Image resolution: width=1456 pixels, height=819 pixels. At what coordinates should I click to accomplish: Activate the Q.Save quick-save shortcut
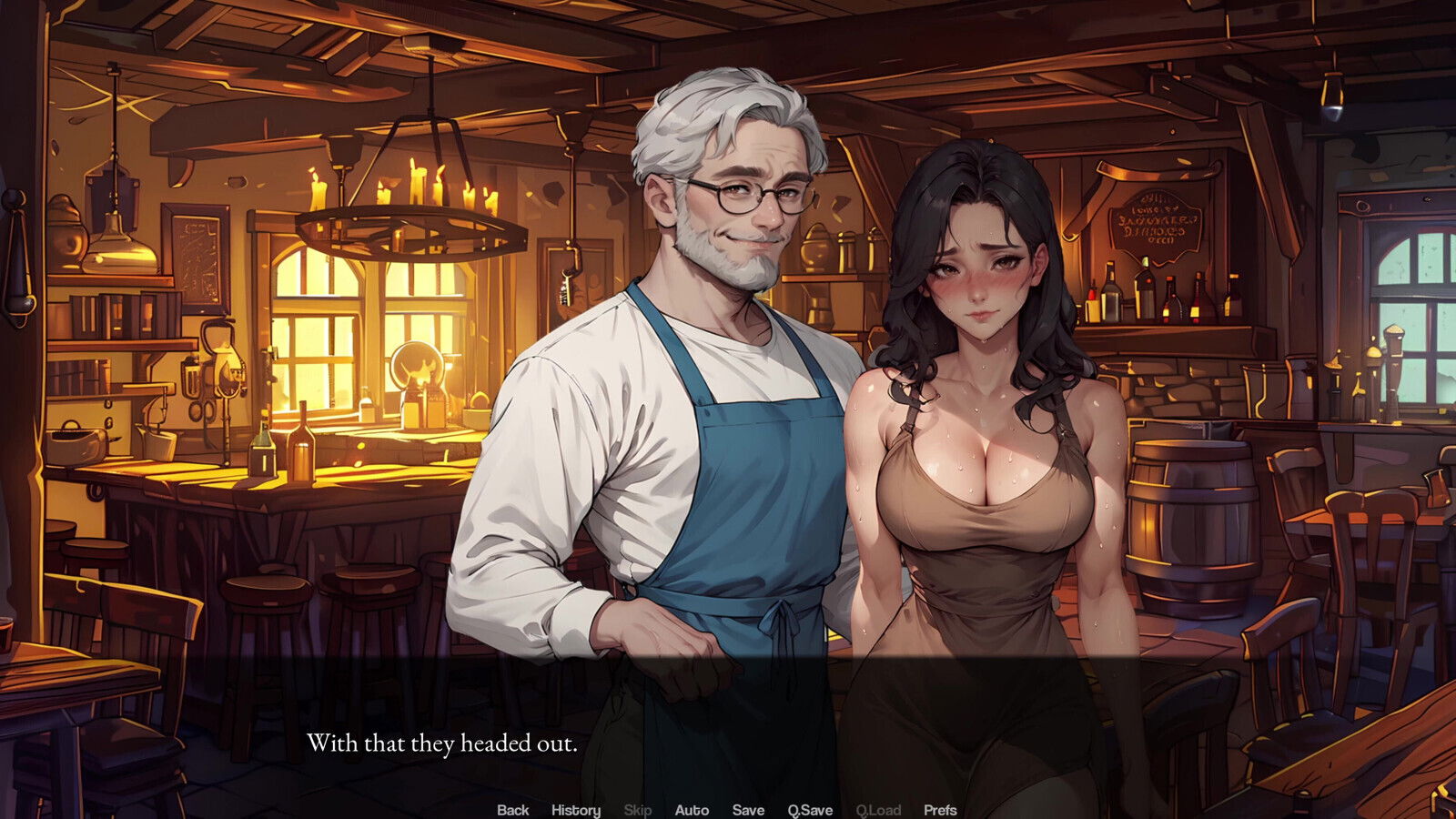(809, 809)
